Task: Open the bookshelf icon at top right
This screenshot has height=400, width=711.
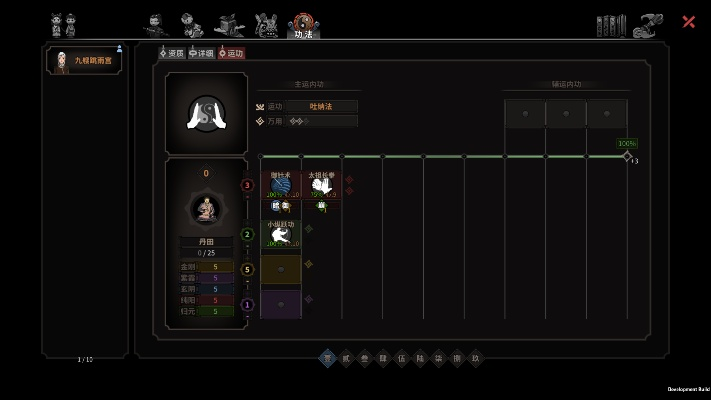Action: [610, 24]
